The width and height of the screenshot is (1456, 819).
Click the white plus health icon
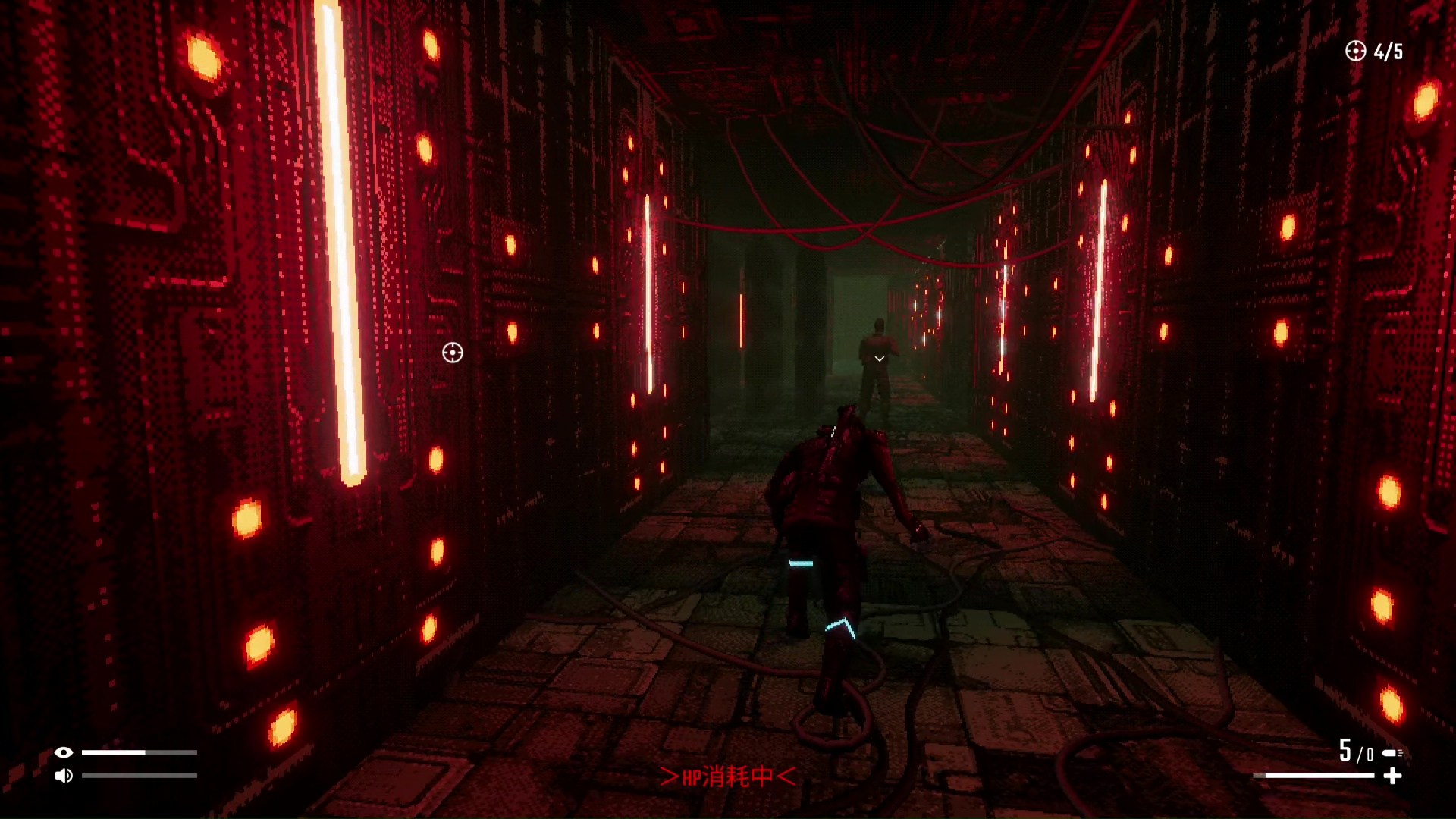click(x=1392, y=776)
